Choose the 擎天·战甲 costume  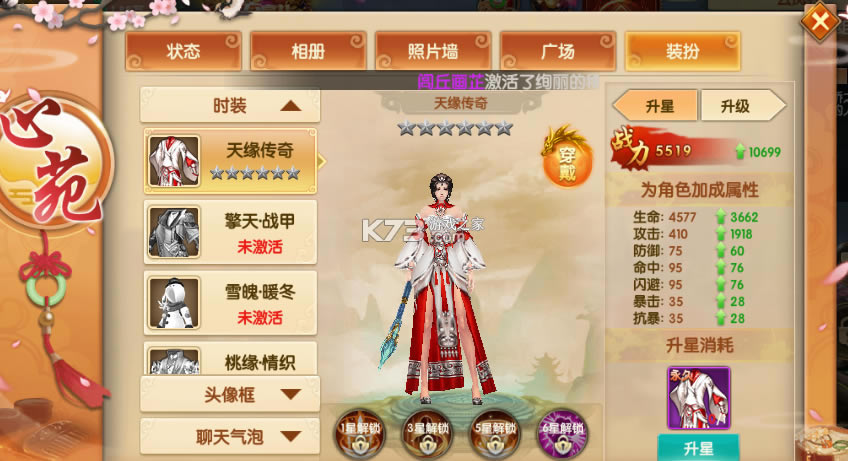[231, 233]
